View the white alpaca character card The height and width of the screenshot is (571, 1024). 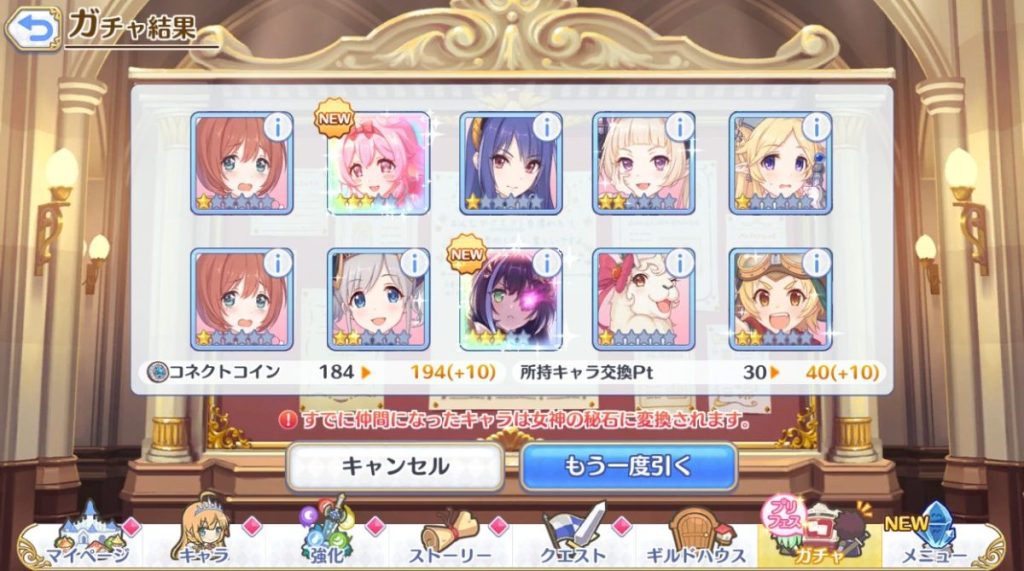click(644, 299)
